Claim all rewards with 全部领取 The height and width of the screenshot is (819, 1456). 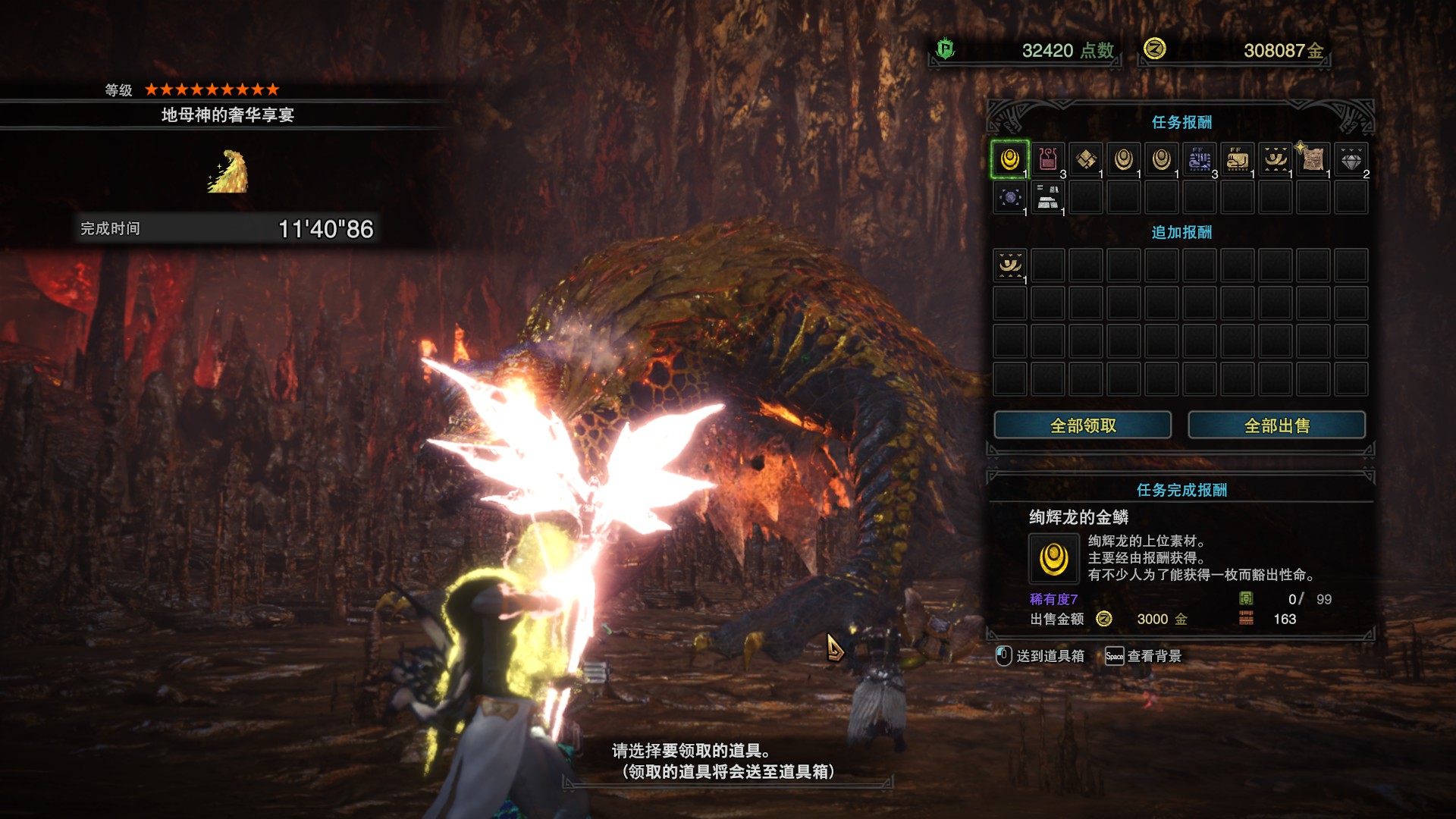(1082, 425)
